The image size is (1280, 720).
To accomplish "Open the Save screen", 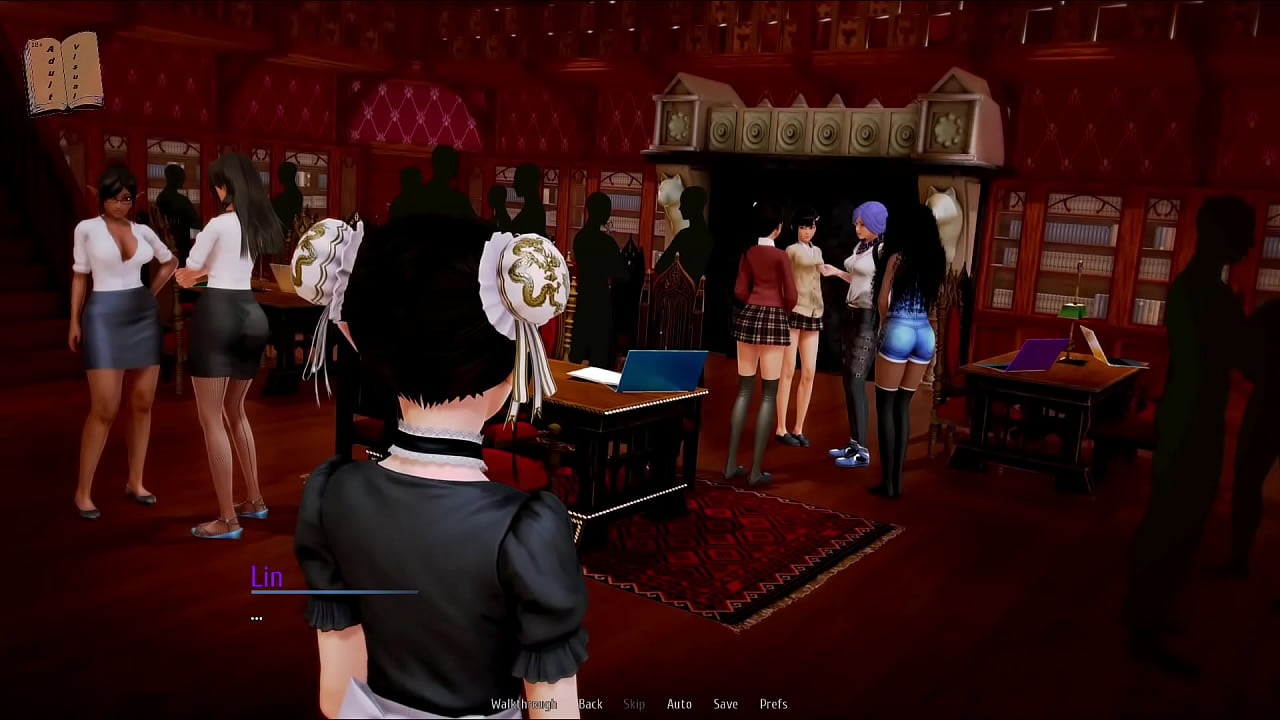I will tap(725, 703).
